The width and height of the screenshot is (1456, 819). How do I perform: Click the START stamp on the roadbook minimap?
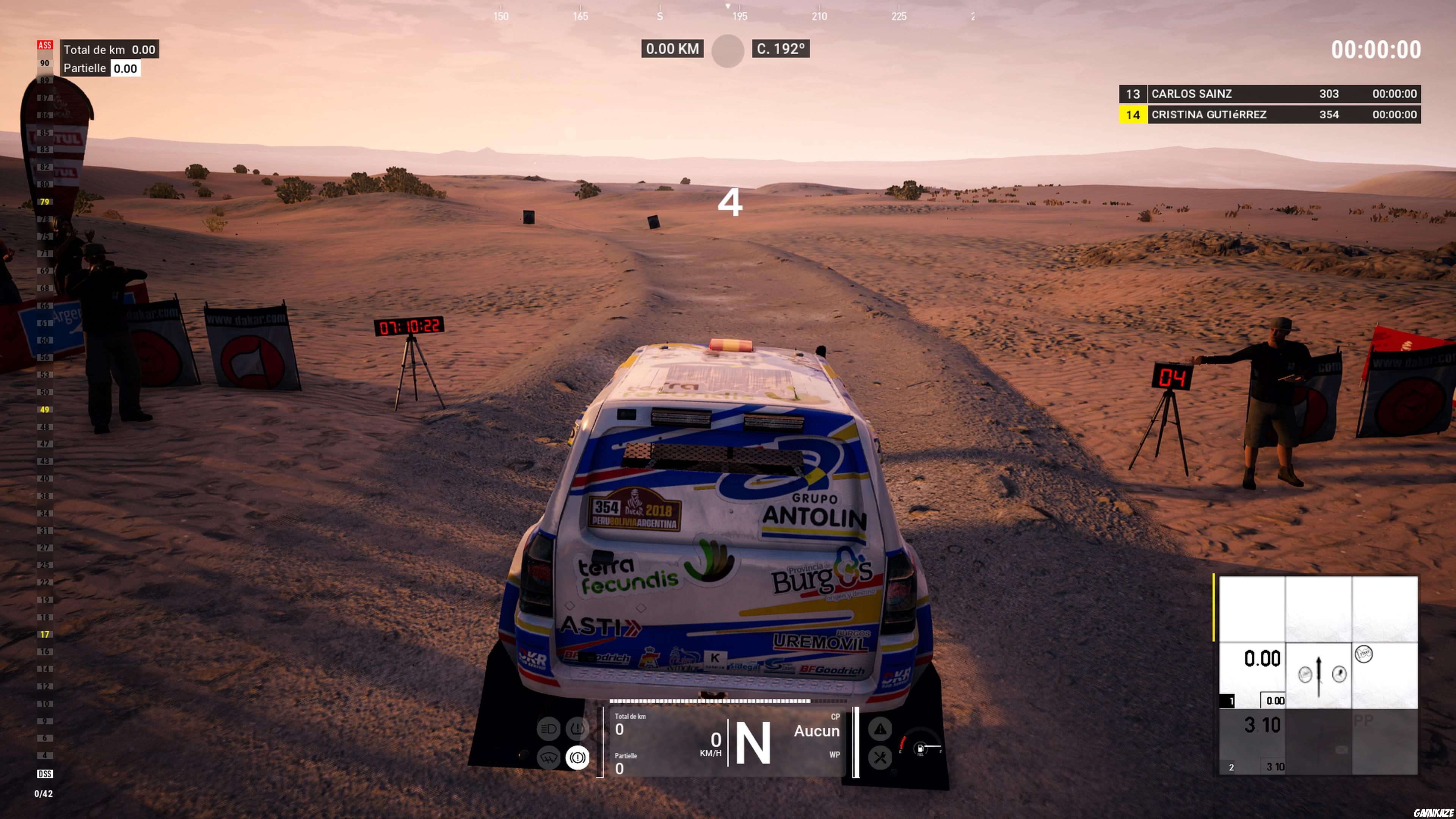pos(1364,654)
